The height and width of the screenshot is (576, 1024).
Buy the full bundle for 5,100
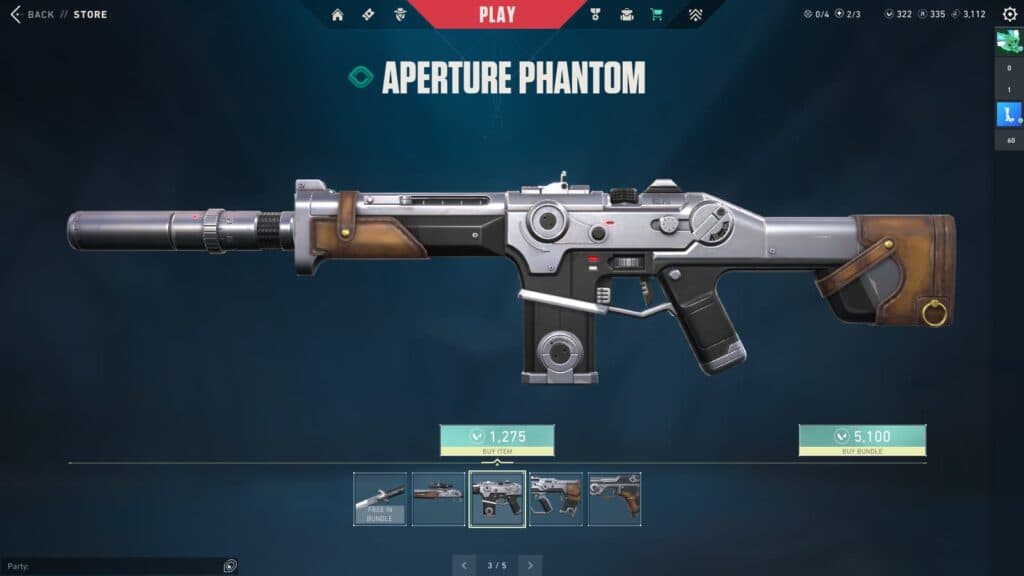tap(862, 437)
